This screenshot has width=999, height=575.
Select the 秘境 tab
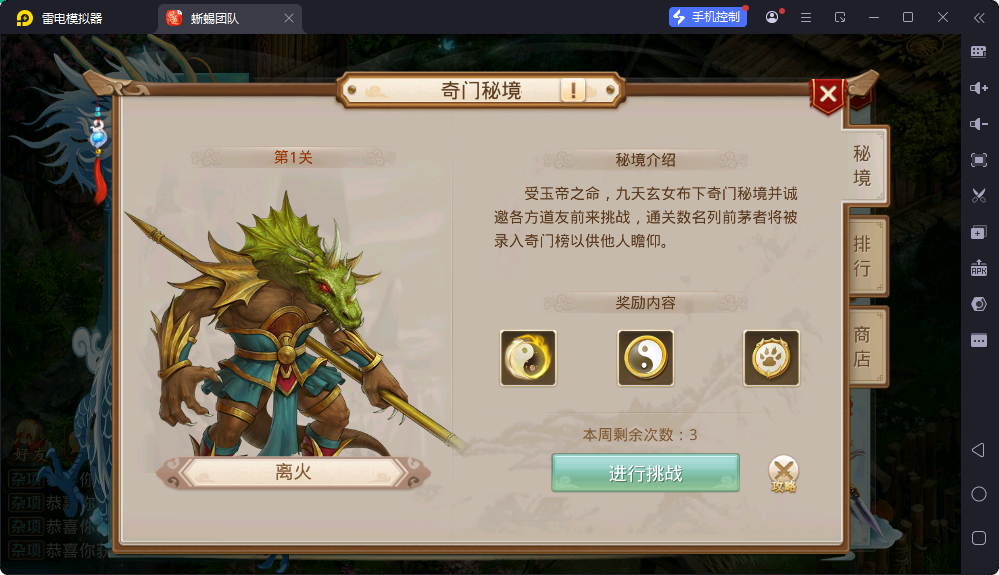point(862,165)
